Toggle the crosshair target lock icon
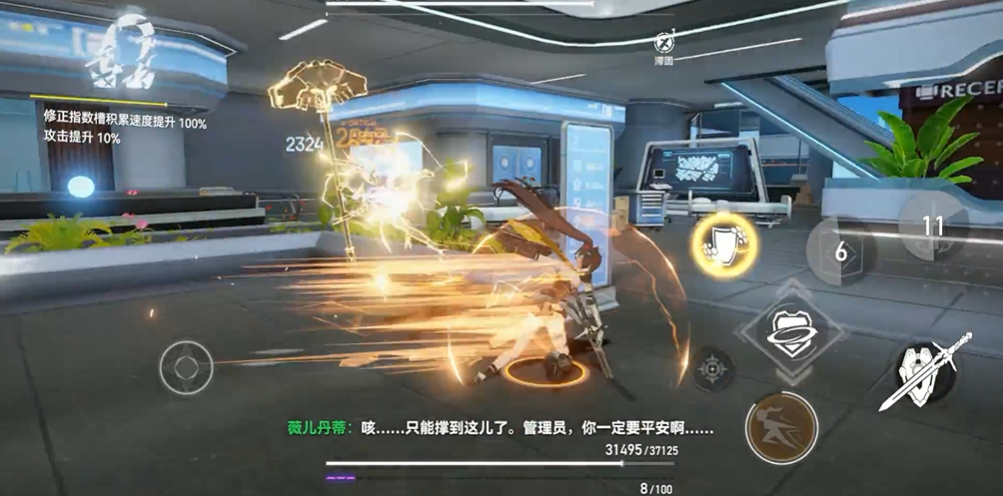 (715, 368)
